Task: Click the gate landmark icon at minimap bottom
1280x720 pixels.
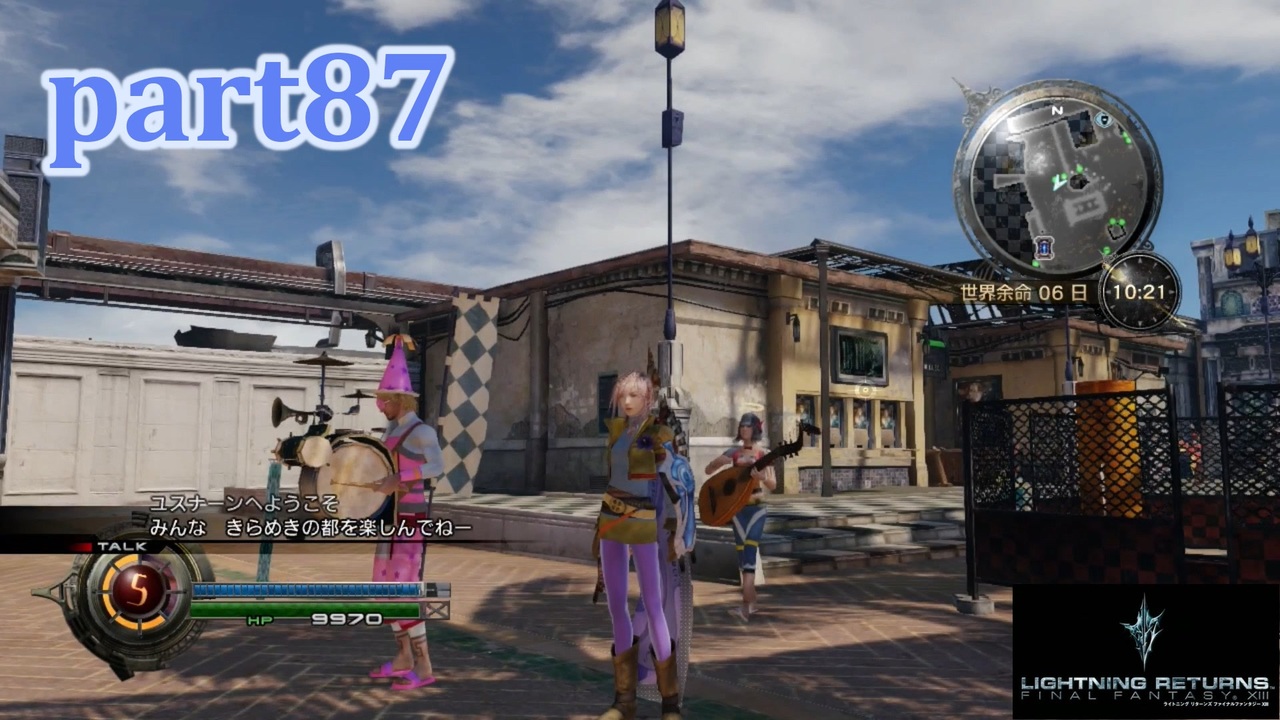Action: pos(1044,248)
